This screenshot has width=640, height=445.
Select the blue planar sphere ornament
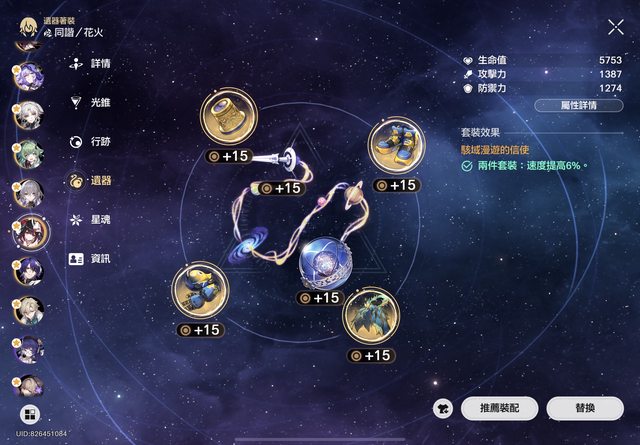[326, 263]
